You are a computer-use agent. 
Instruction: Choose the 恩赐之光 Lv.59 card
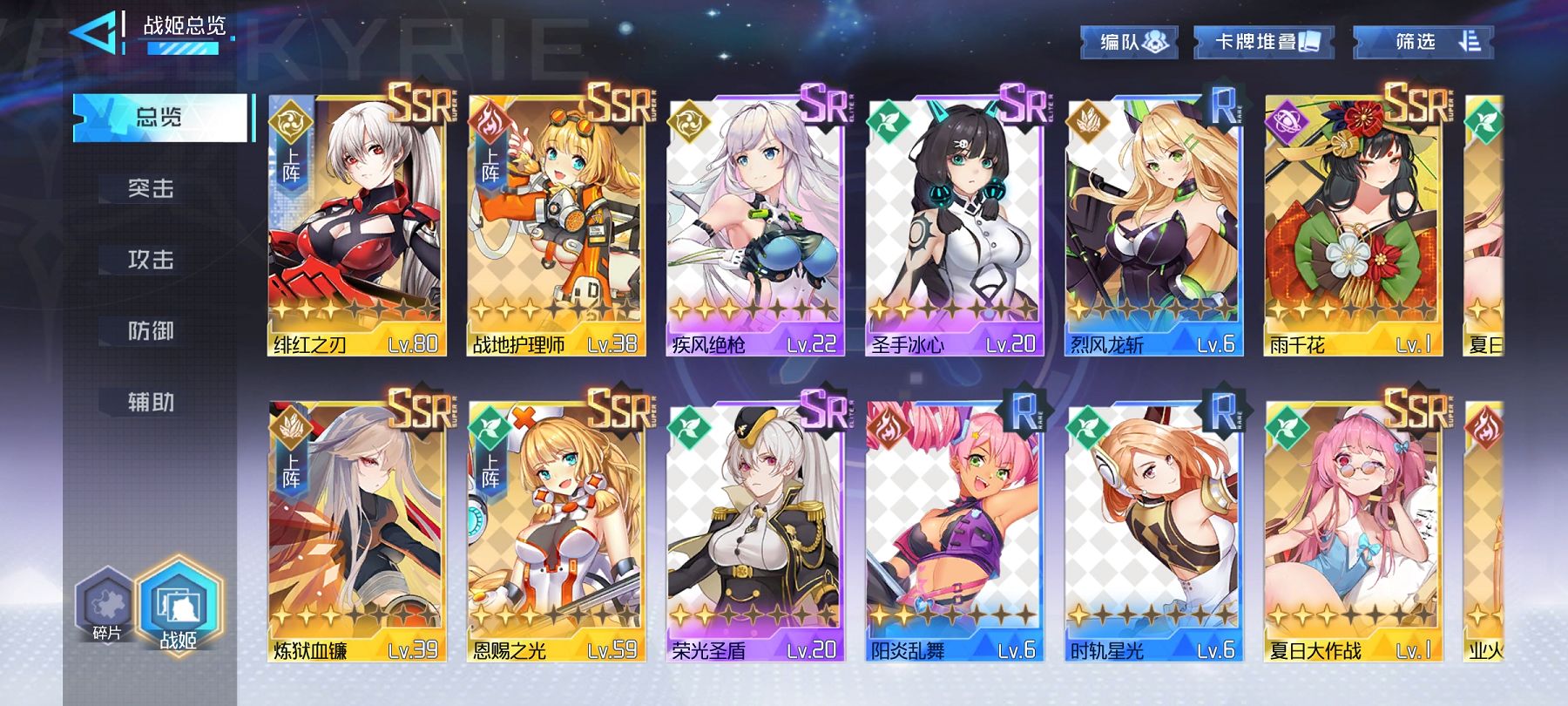(556, 532)
